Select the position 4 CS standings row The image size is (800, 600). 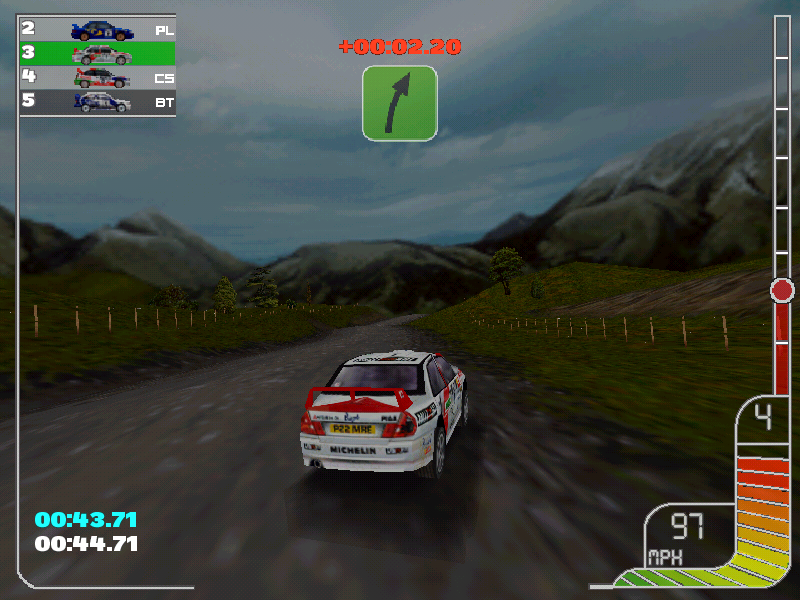click(98, 77)
